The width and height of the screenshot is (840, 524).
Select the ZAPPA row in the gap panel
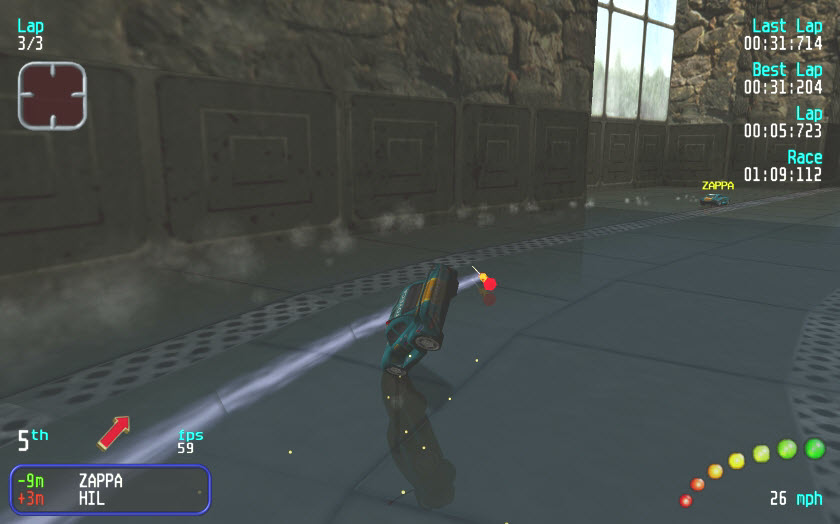109,481
